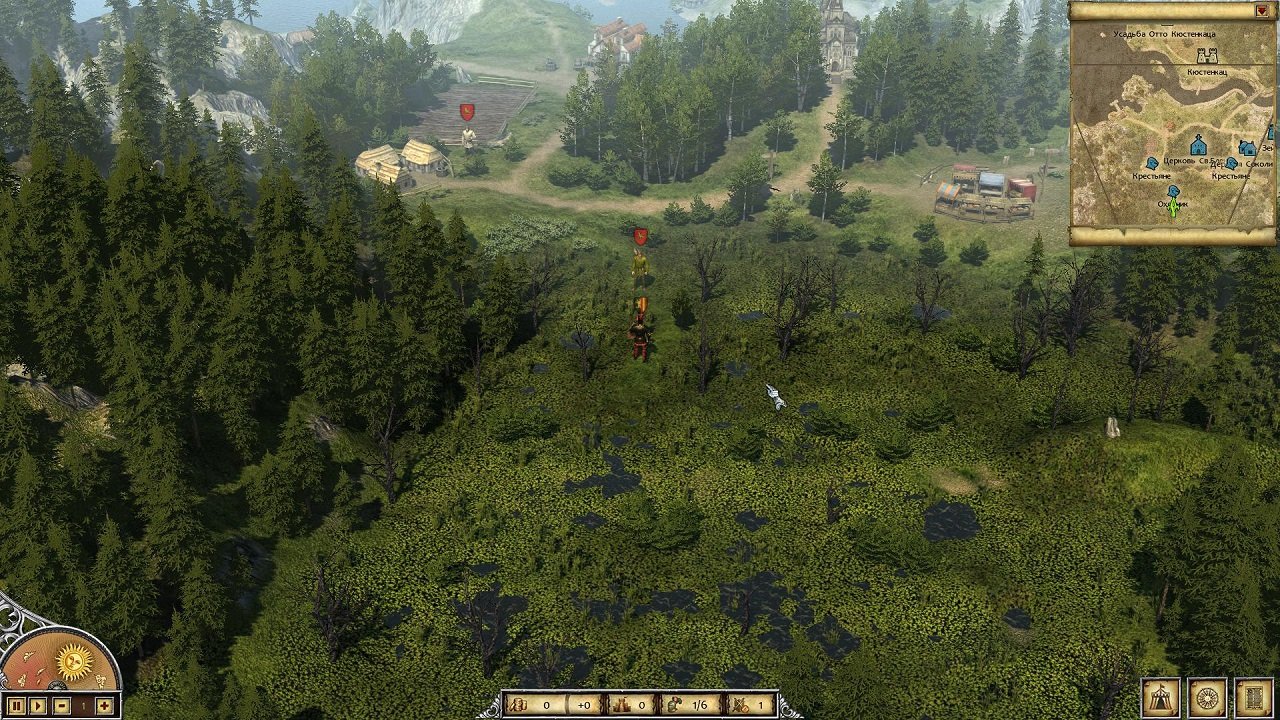Open the tent icon button
The height and width of the screenshot is (720, 1280).
[1161, 697]
